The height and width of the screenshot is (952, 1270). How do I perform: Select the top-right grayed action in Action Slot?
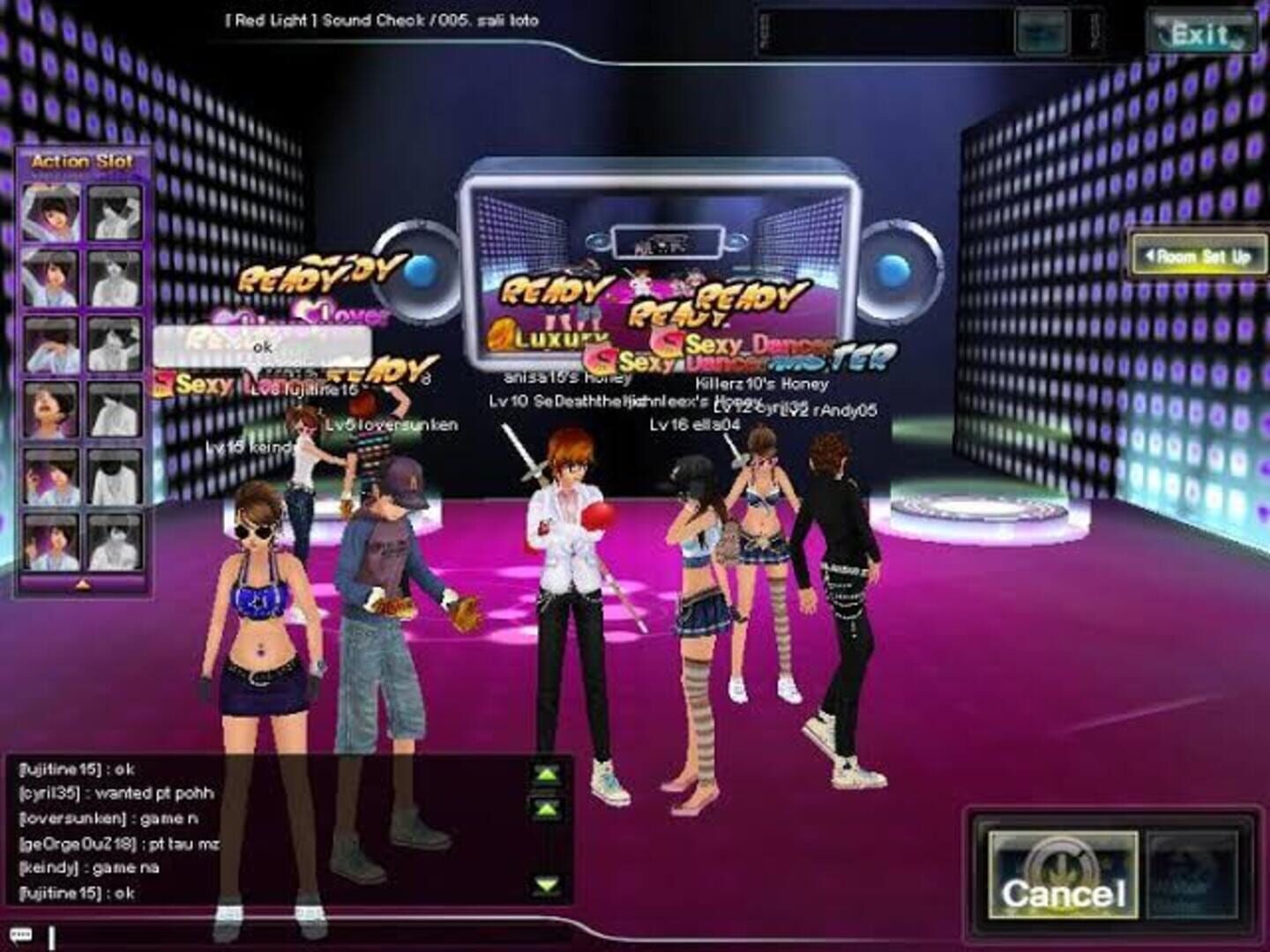(x=115, y=213)
